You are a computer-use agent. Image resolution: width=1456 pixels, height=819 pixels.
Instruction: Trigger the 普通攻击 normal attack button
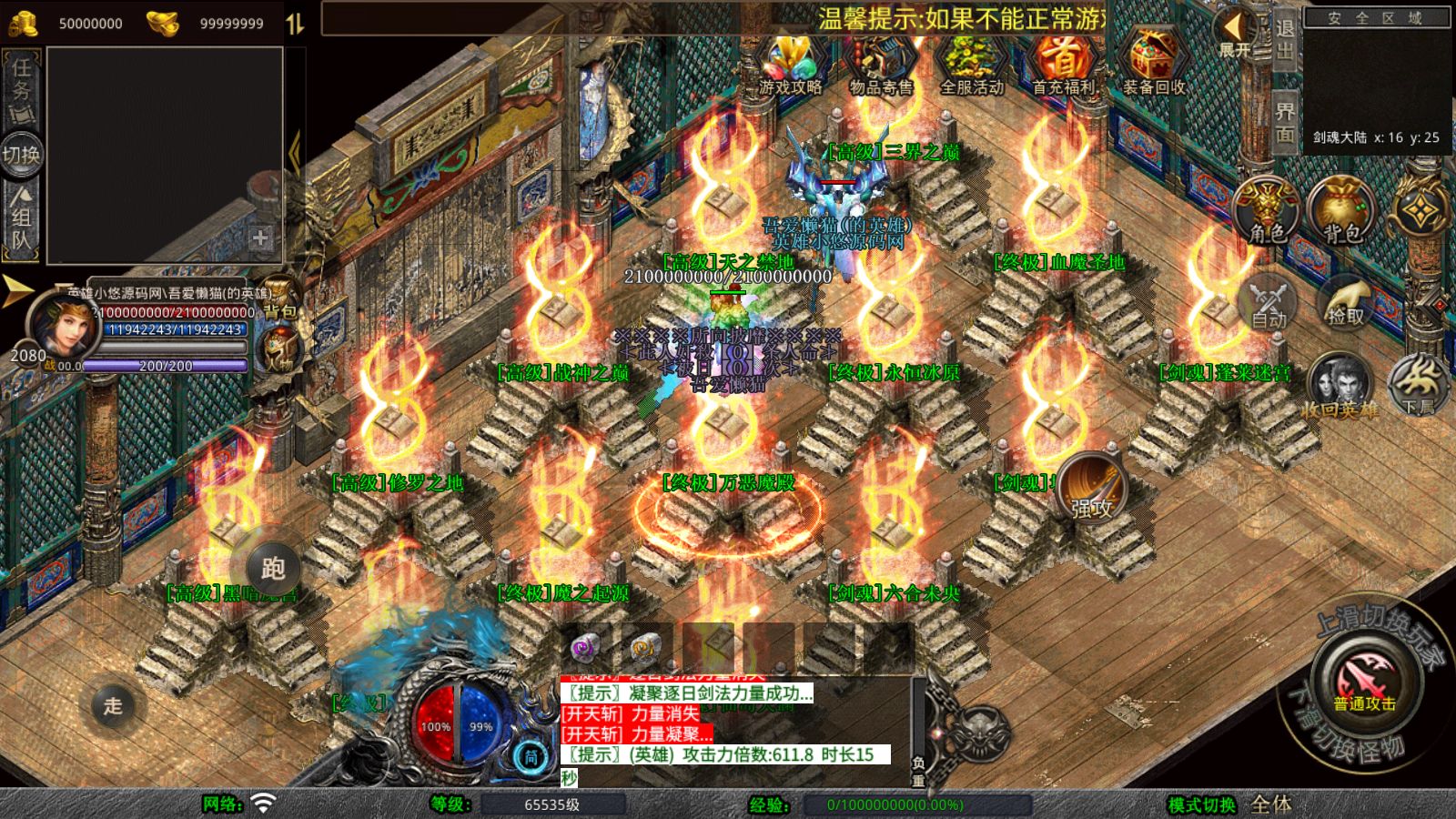[1365, 682]
